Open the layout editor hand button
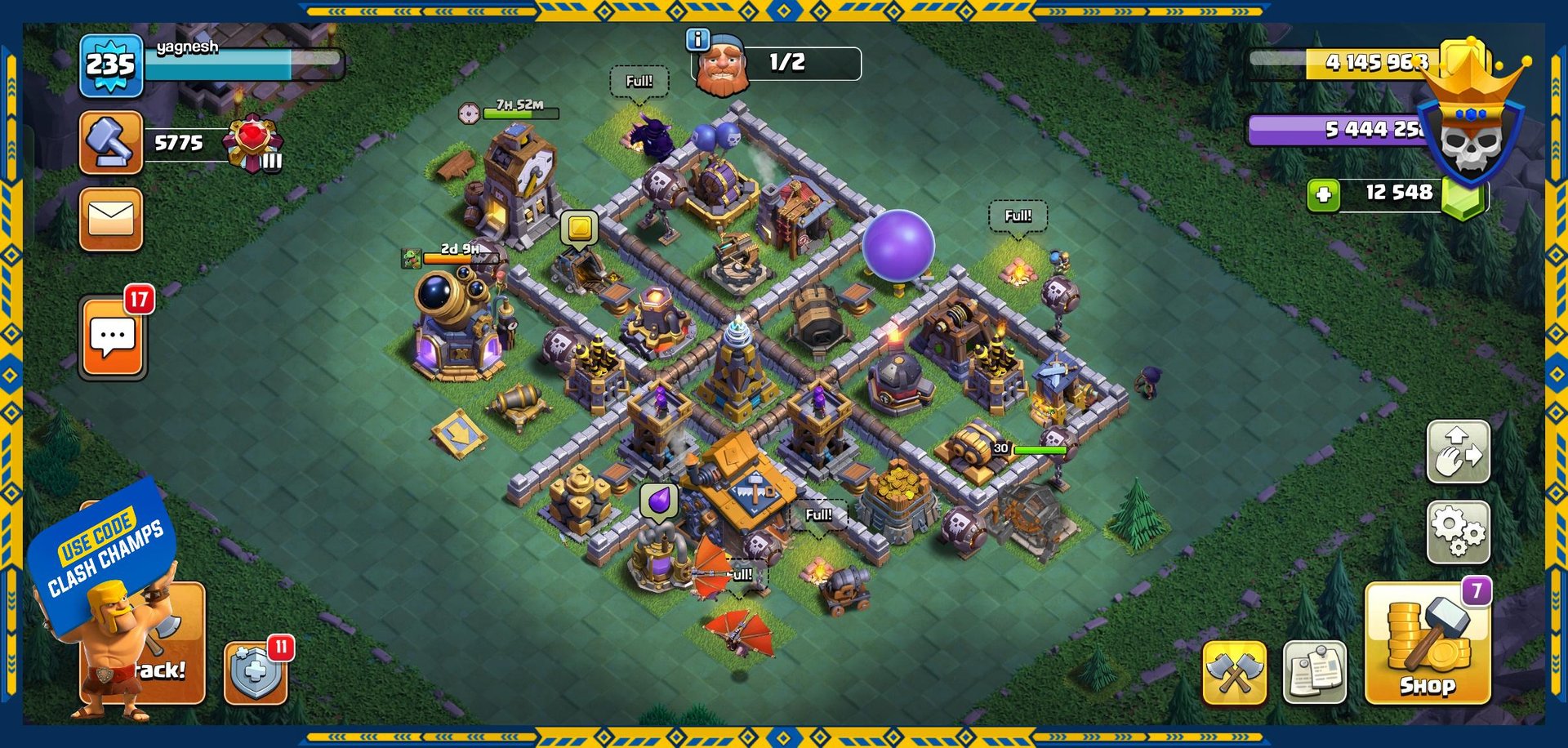The image size is (1568, 748). (x=1458, y=452)
